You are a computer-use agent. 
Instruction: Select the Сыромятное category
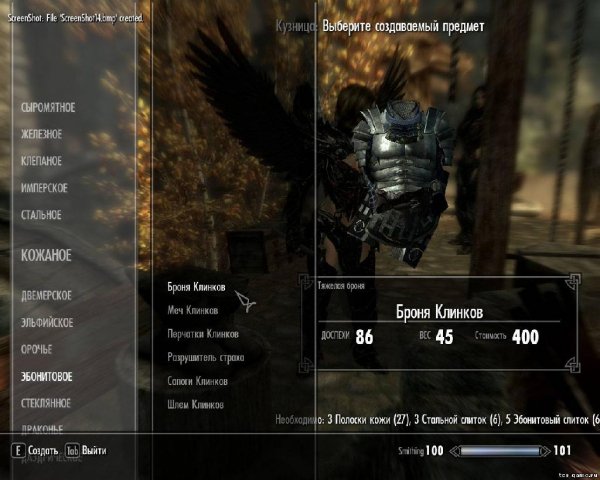pyautogui.click(x=48, y=107)
